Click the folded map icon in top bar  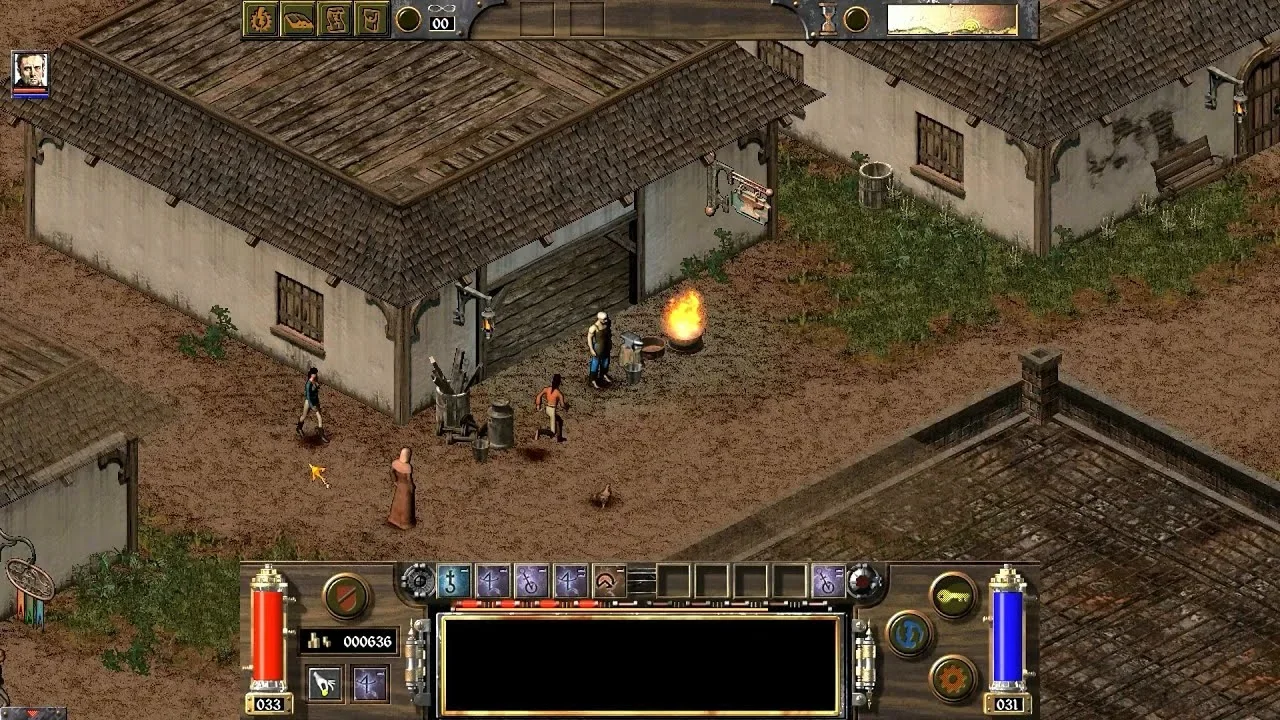point(334,19)
